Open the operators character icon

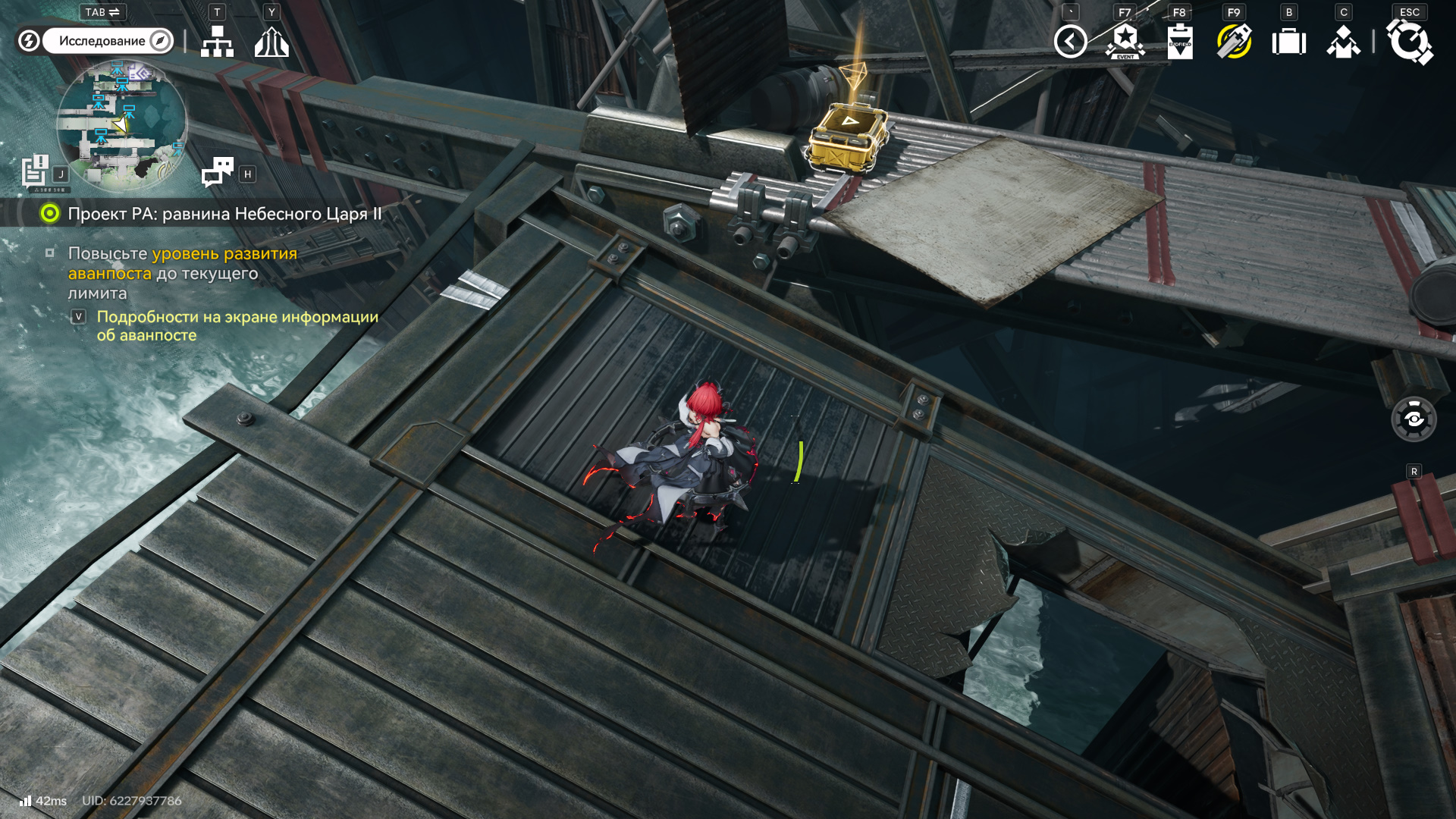point(1343,42)
